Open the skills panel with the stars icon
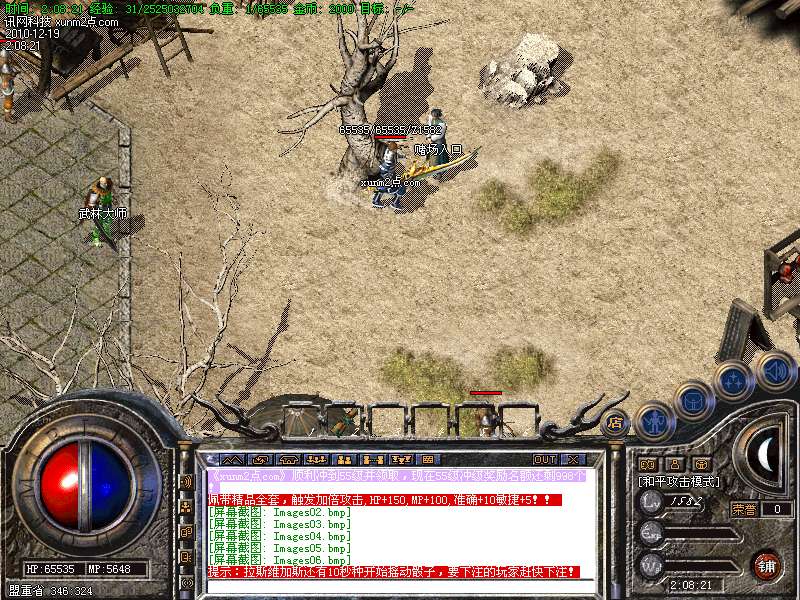Screen dimensions: 800x600 pyautogui.click(x=734, y=381)
